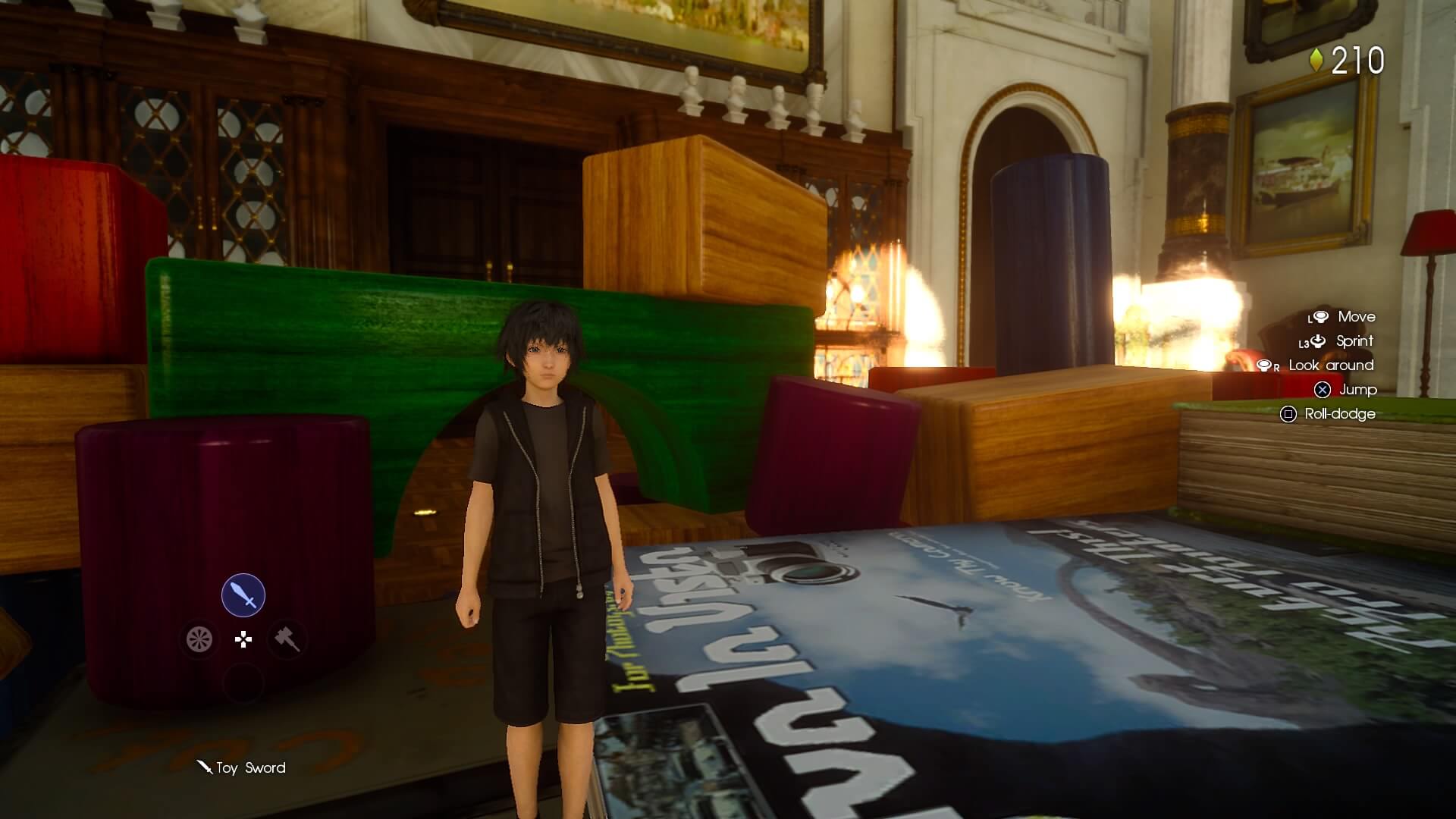Select the pinwheel weapon icon

click(199, 639)
